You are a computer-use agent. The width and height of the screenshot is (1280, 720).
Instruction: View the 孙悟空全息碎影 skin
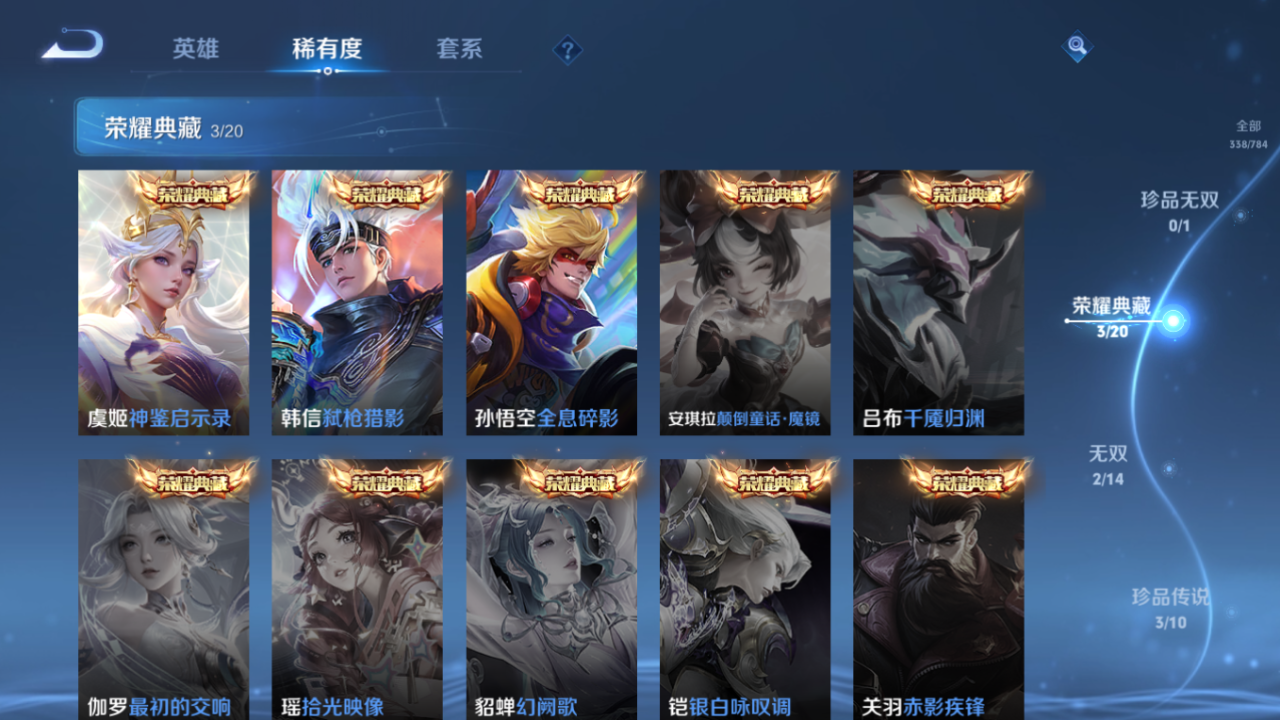[x=552, y=300]
